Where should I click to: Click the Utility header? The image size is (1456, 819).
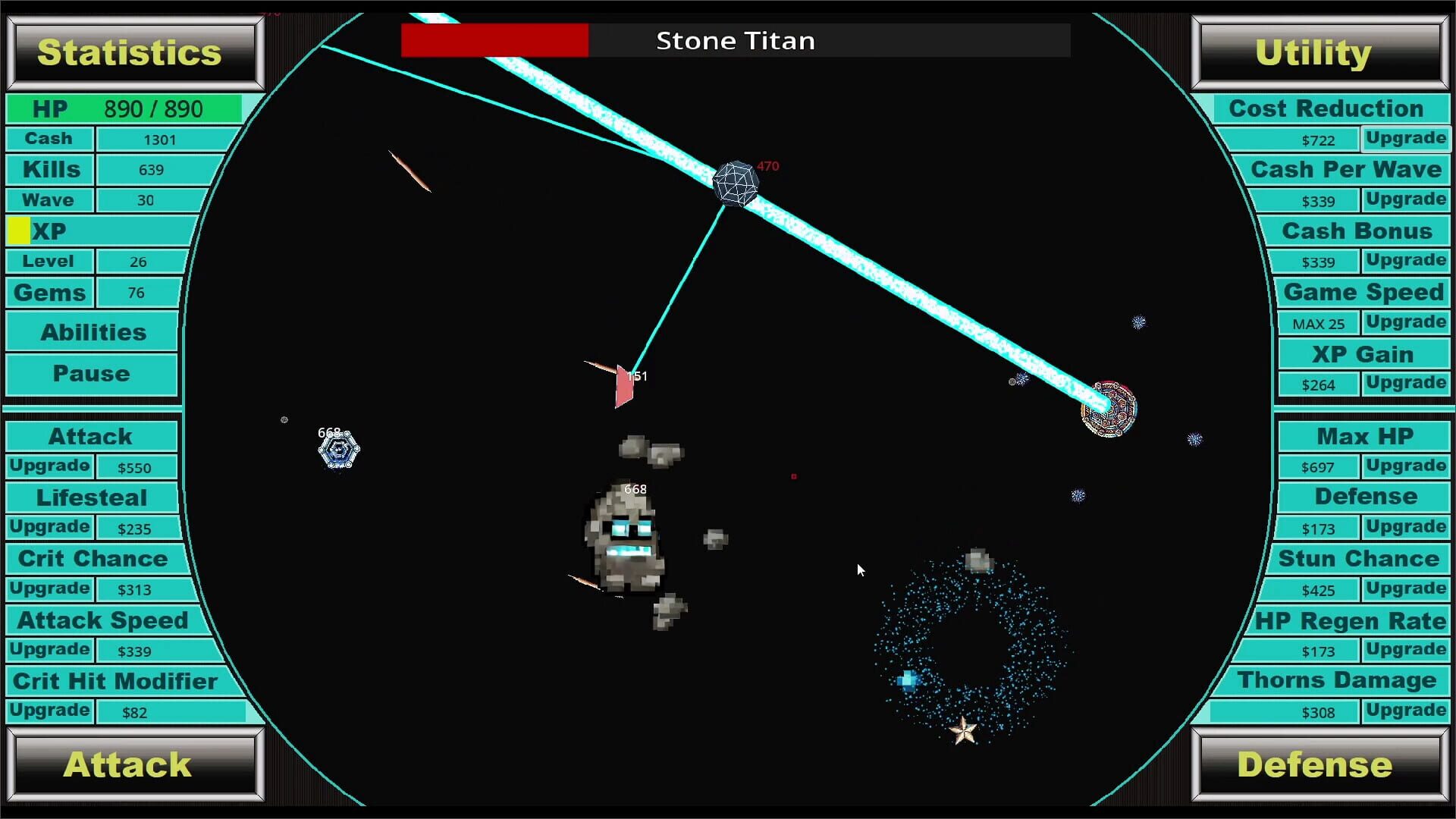1313,52
